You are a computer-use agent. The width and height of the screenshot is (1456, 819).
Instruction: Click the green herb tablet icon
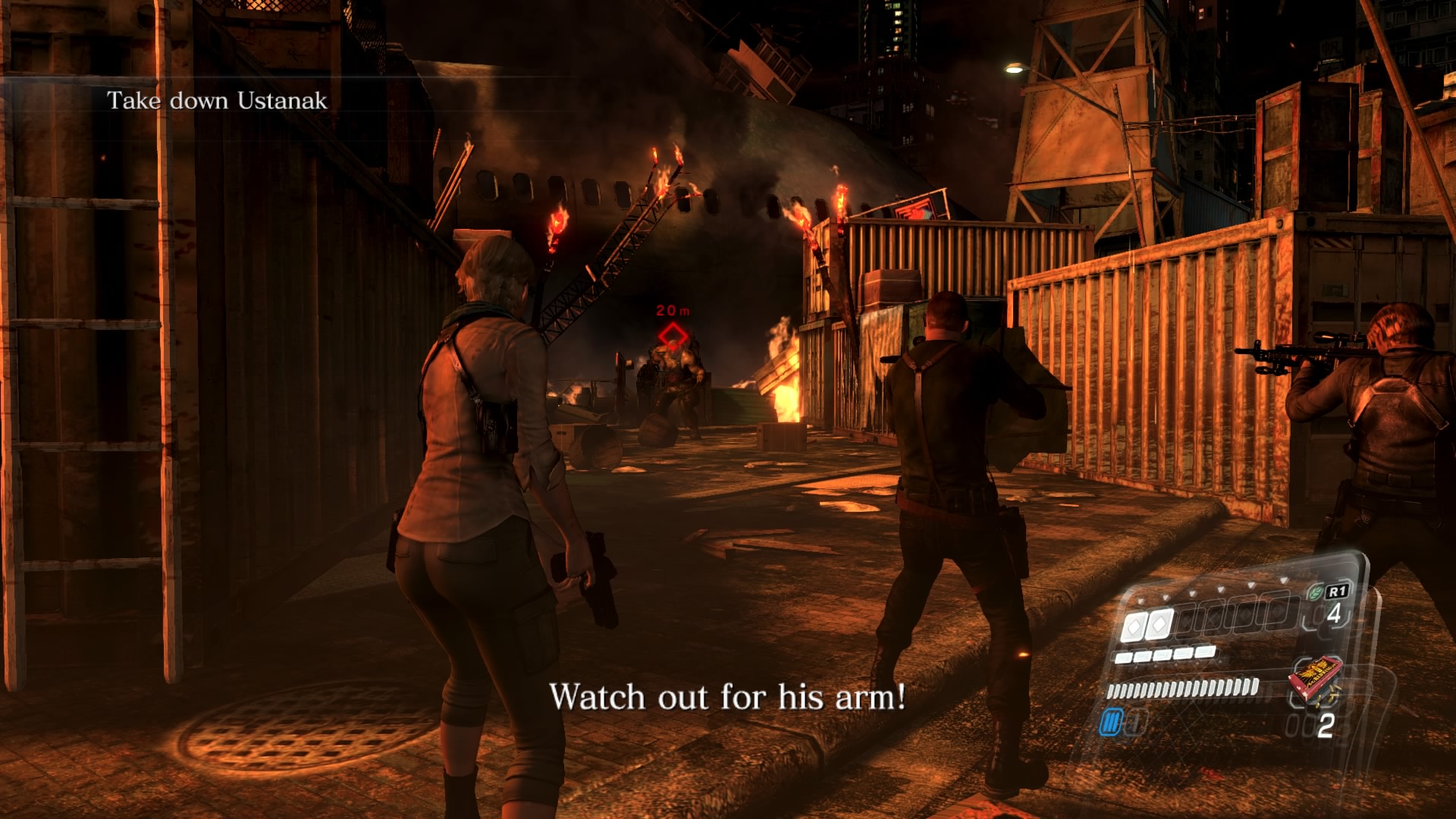pyautogui.click(x=1315, y=593)
